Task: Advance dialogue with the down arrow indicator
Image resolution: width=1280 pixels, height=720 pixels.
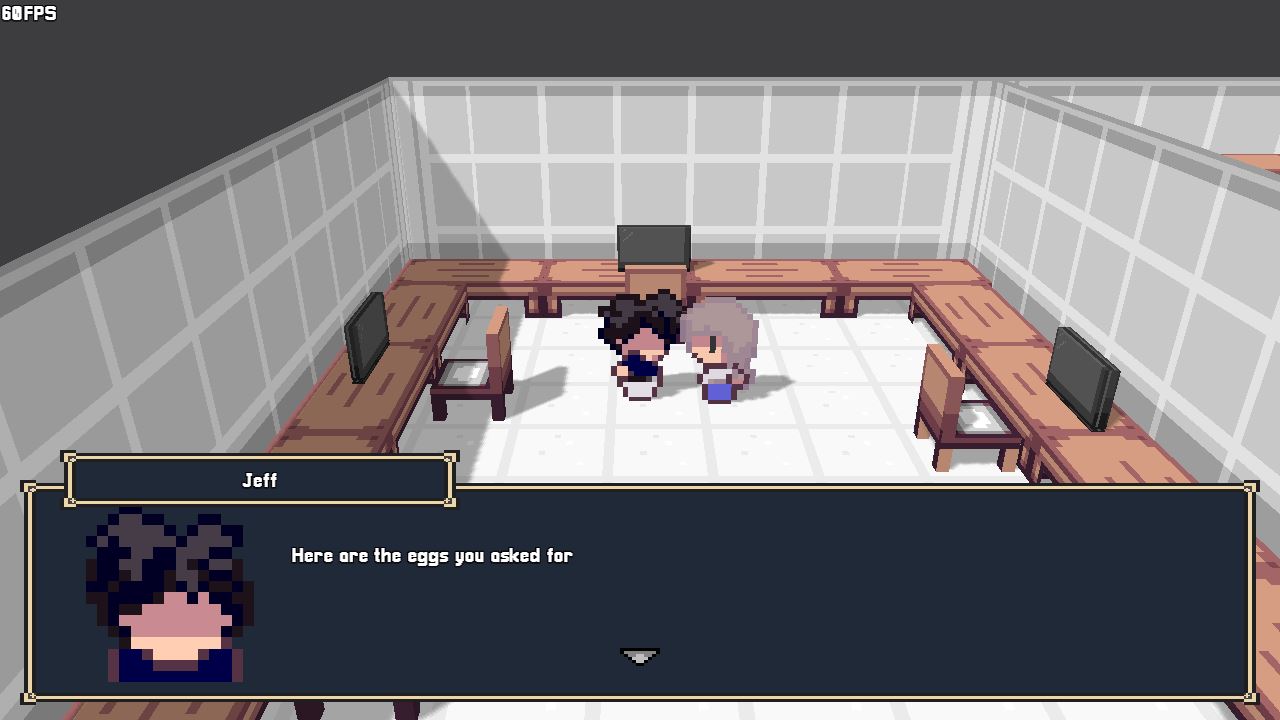Action: (640, 657)
